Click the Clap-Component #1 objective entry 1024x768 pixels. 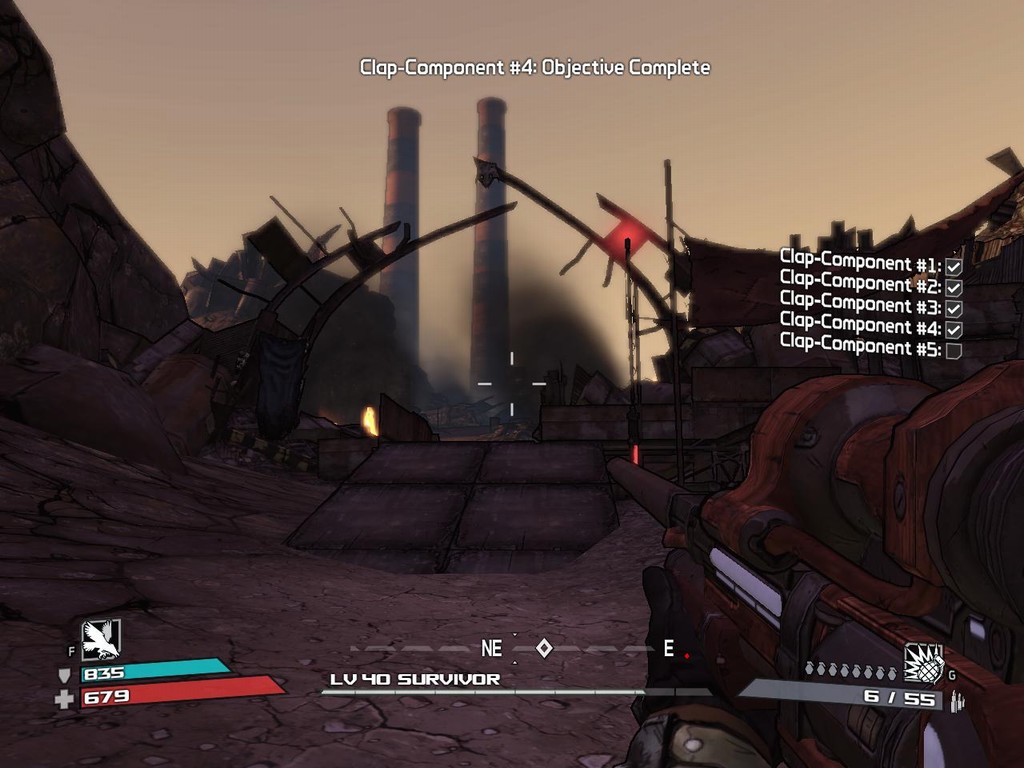pyautogui.click(x=870, y=263)
